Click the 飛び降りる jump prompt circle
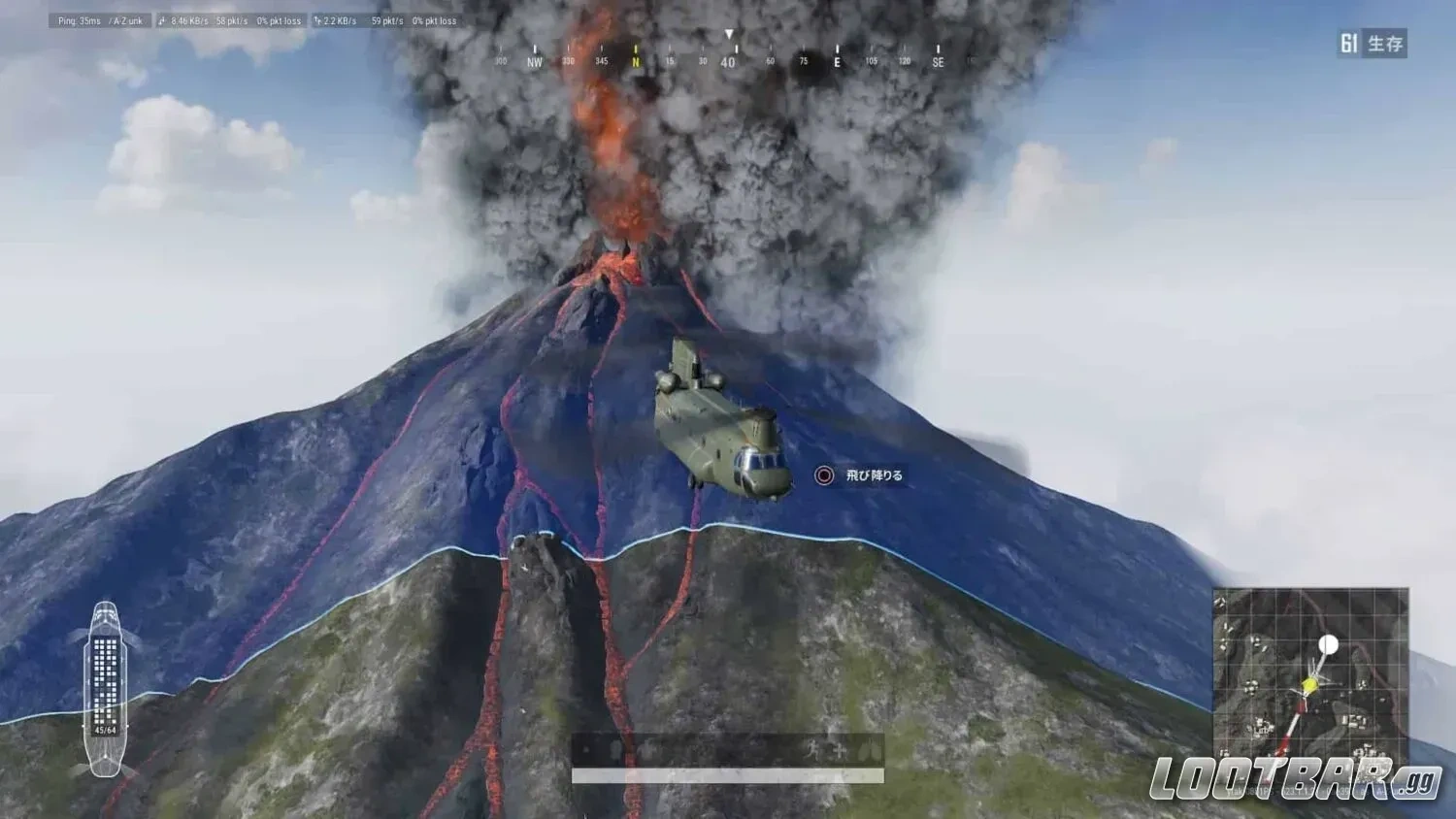The height and width of the screenshot is (819, 1456). pos(823,475)
